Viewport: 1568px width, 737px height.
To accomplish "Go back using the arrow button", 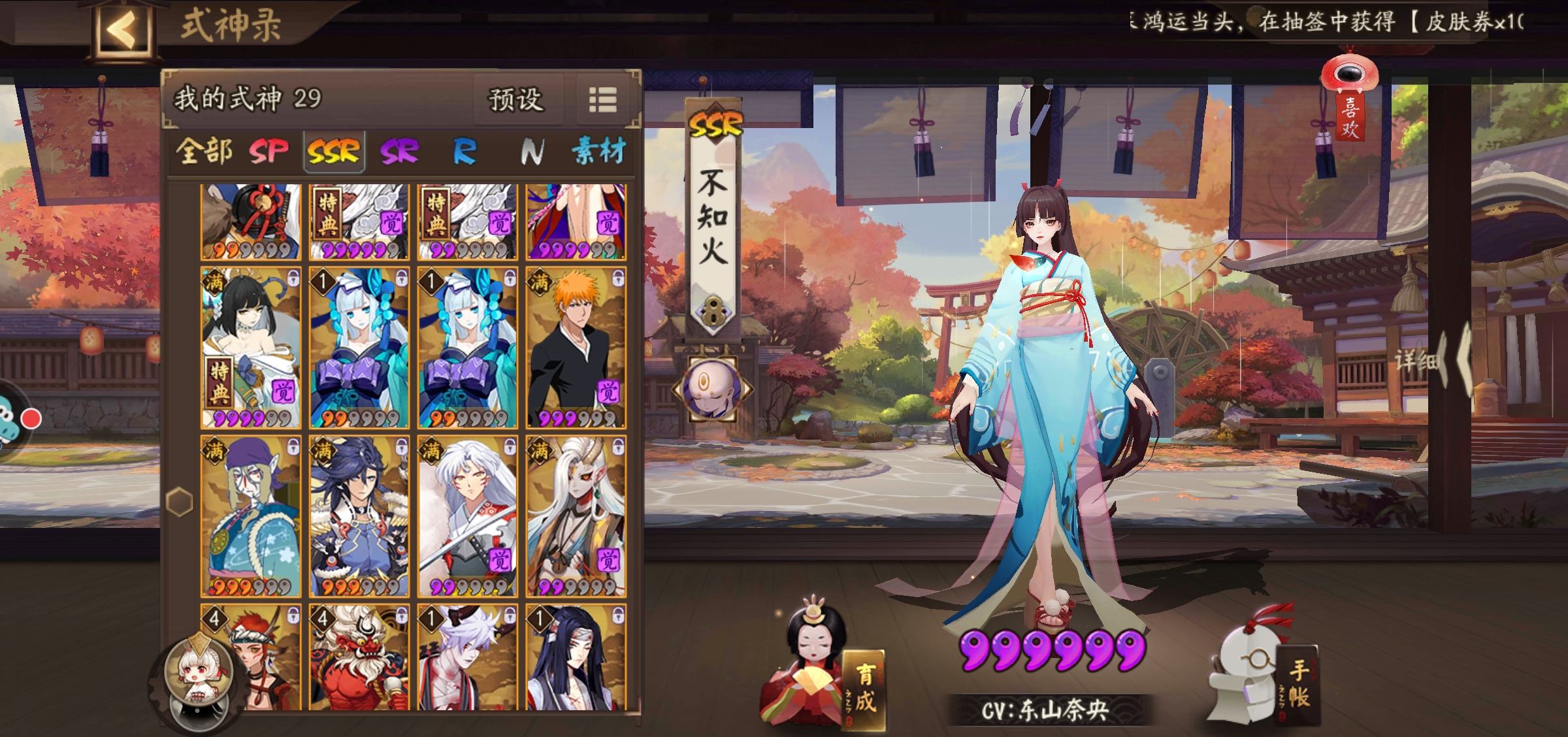I will [x=122, y=29].
